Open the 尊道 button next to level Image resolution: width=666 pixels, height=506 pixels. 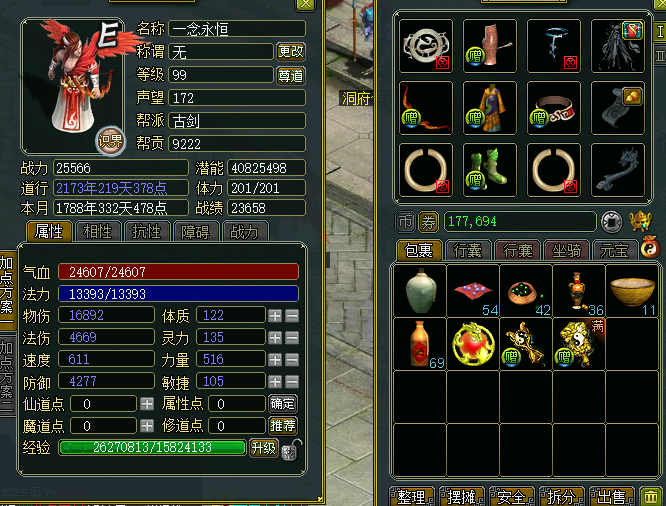tap(291, 75)
